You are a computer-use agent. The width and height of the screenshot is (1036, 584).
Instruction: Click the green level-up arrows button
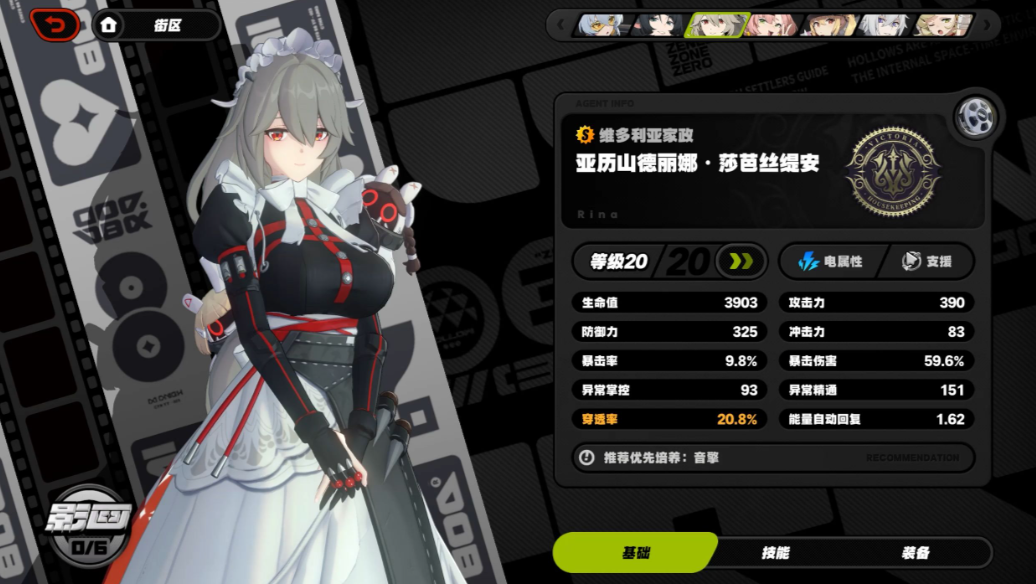pos(741,262)
